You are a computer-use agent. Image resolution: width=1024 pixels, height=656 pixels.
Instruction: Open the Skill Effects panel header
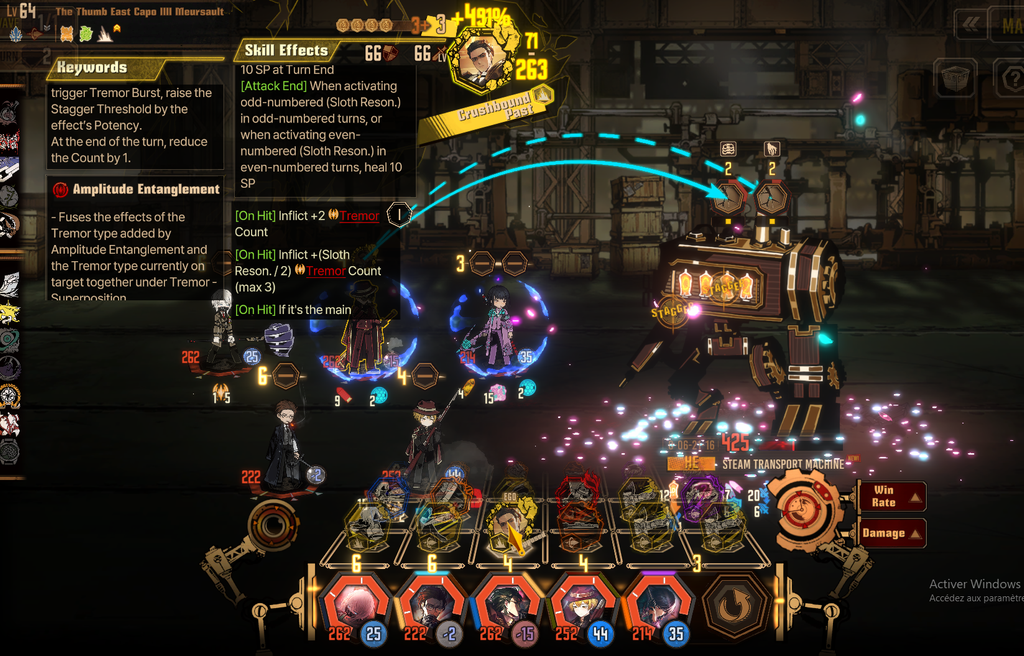[x=288, y=50]
